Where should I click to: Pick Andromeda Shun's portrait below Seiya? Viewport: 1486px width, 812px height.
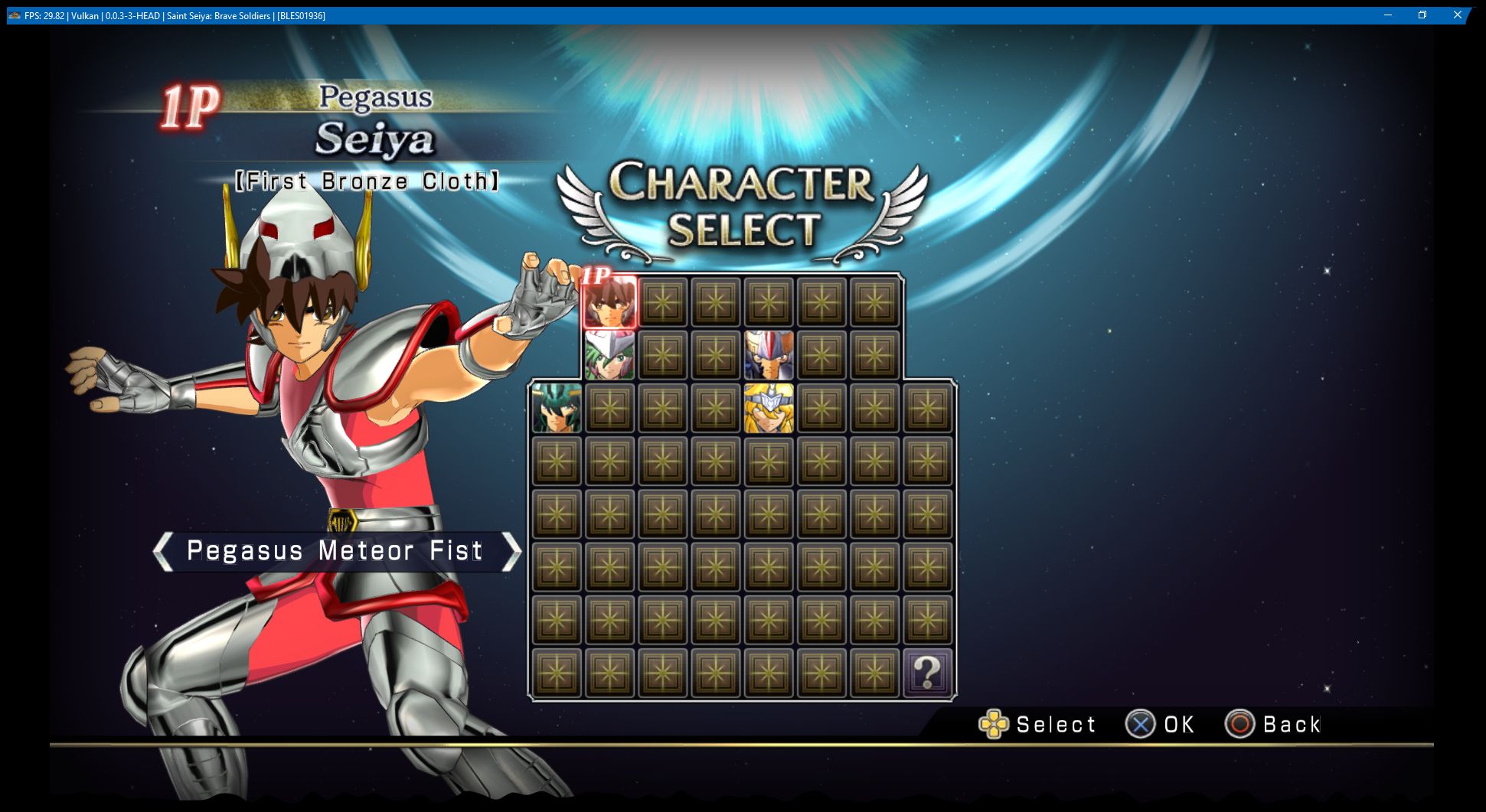coord(611,354)
